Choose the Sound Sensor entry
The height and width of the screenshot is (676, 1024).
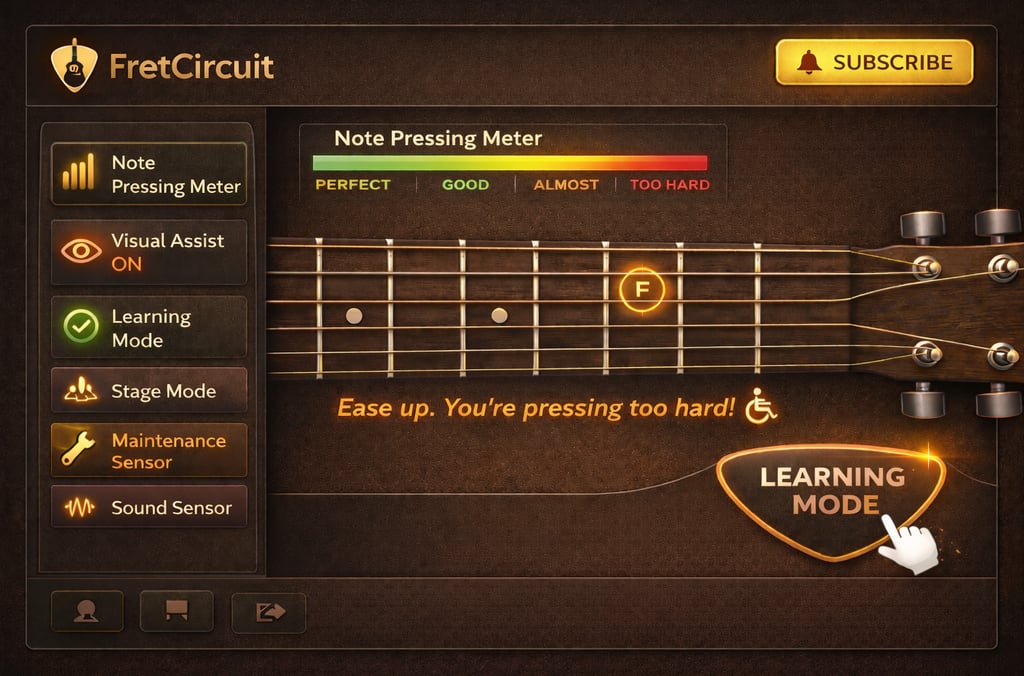click(148, 507)
